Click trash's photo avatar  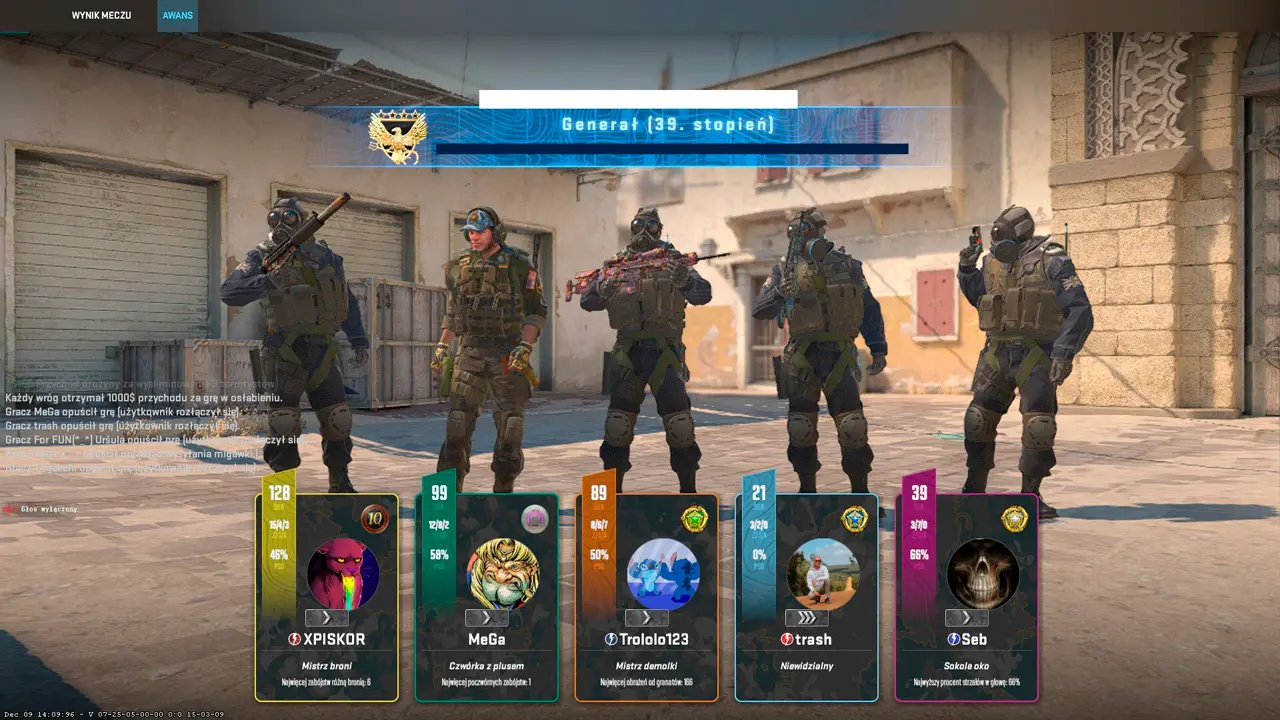823,574
